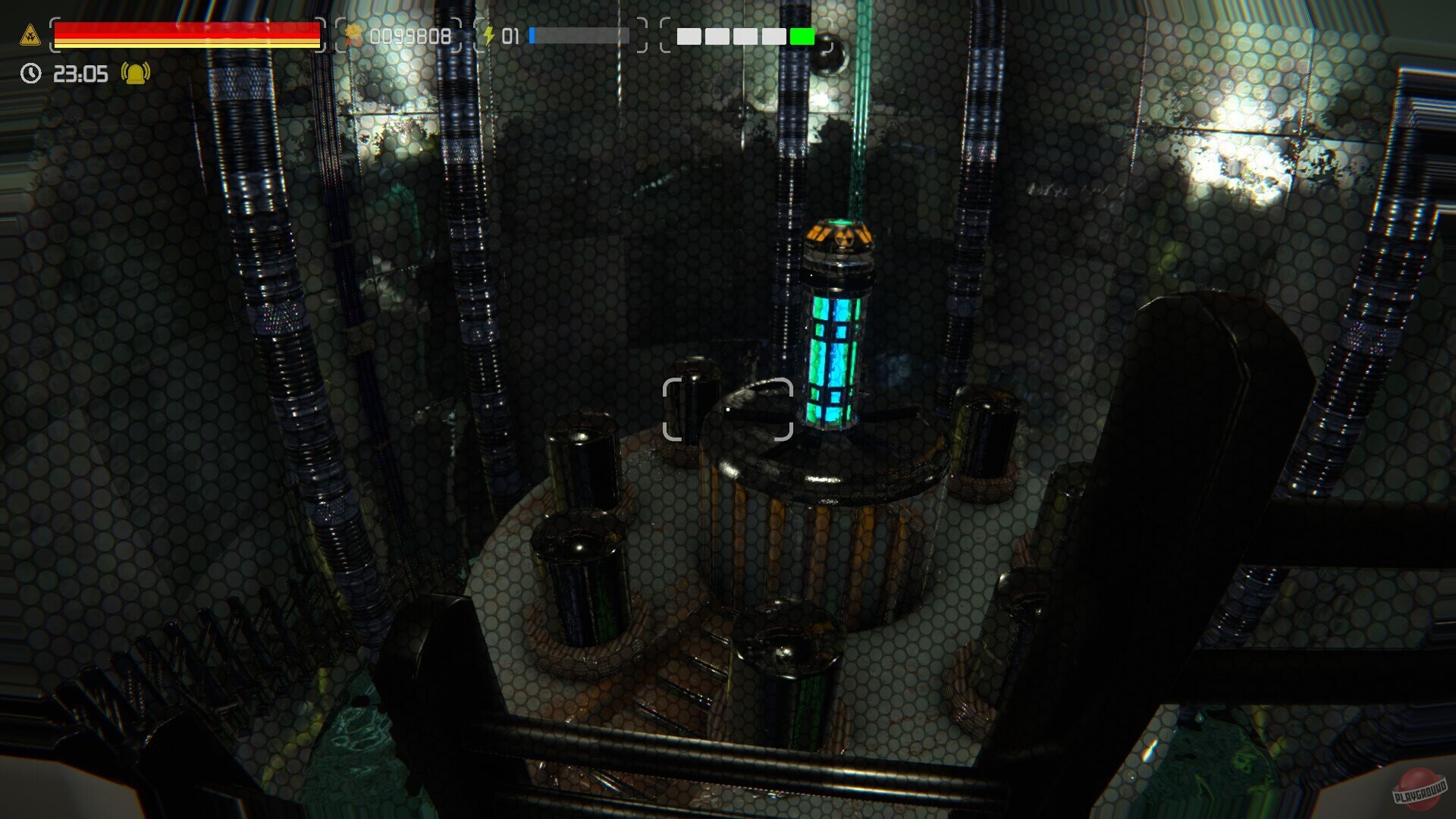
Task: Click the energy level label showing 01
Action: pyautogui.click(x=510, y=34)
